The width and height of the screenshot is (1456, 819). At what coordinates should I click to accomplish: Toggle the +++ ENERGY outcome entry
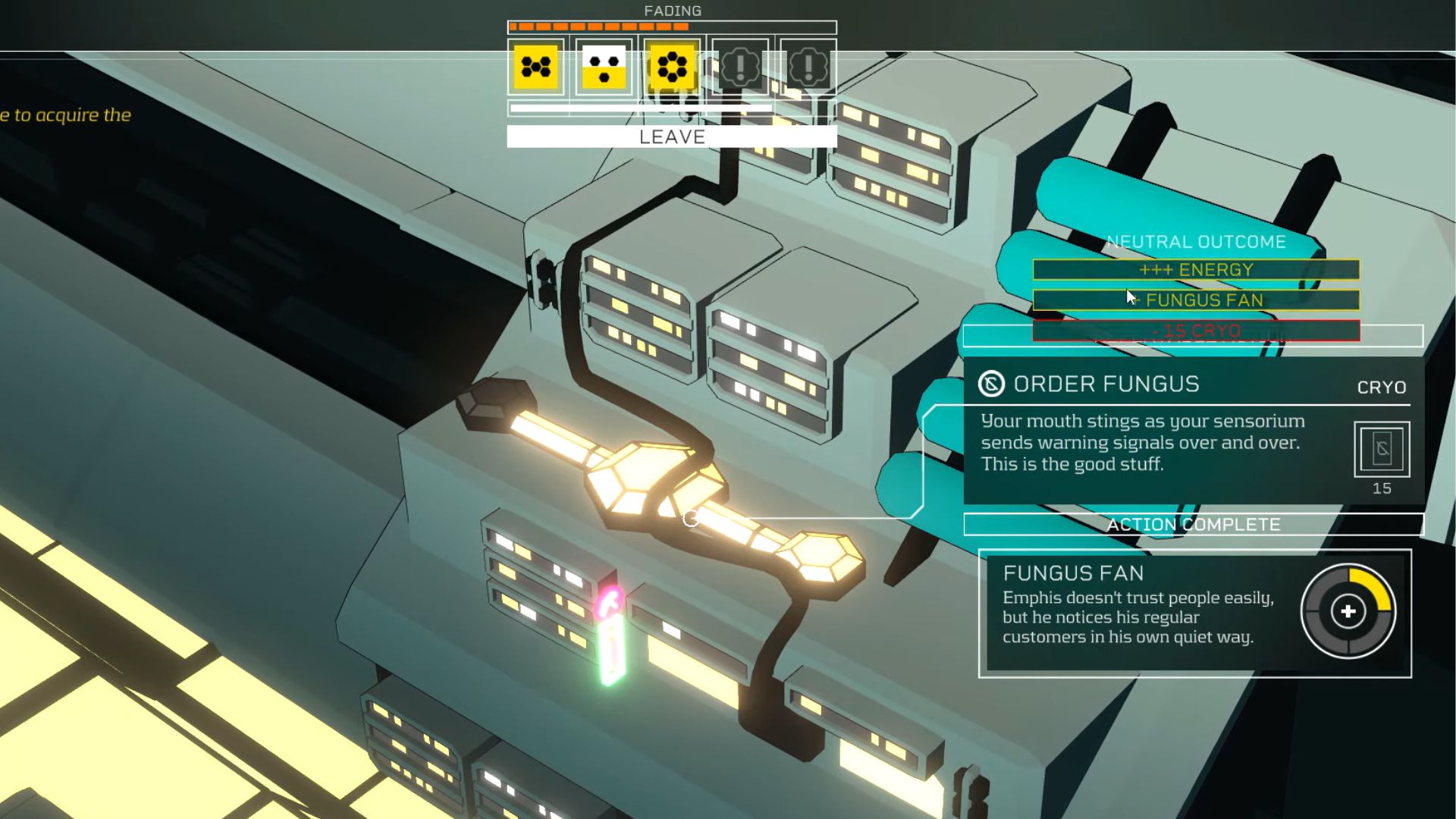tap(1195, 269)
